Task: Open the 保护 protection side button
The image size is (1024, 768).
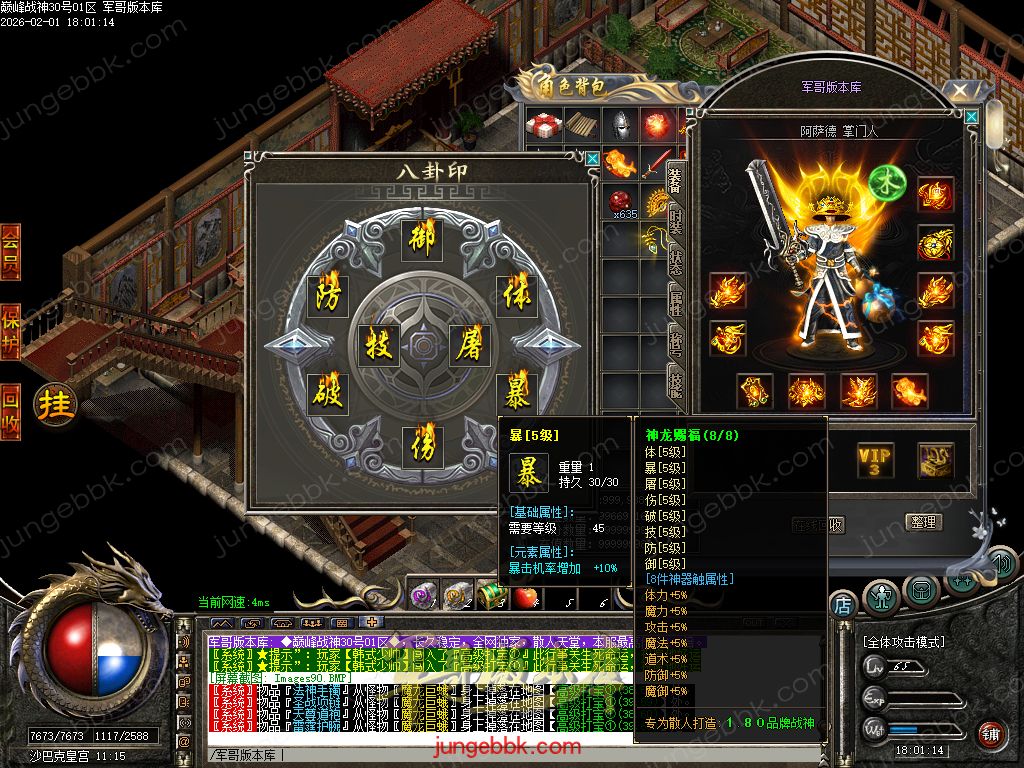Action: pyautogui.click(x=11, y=331)
